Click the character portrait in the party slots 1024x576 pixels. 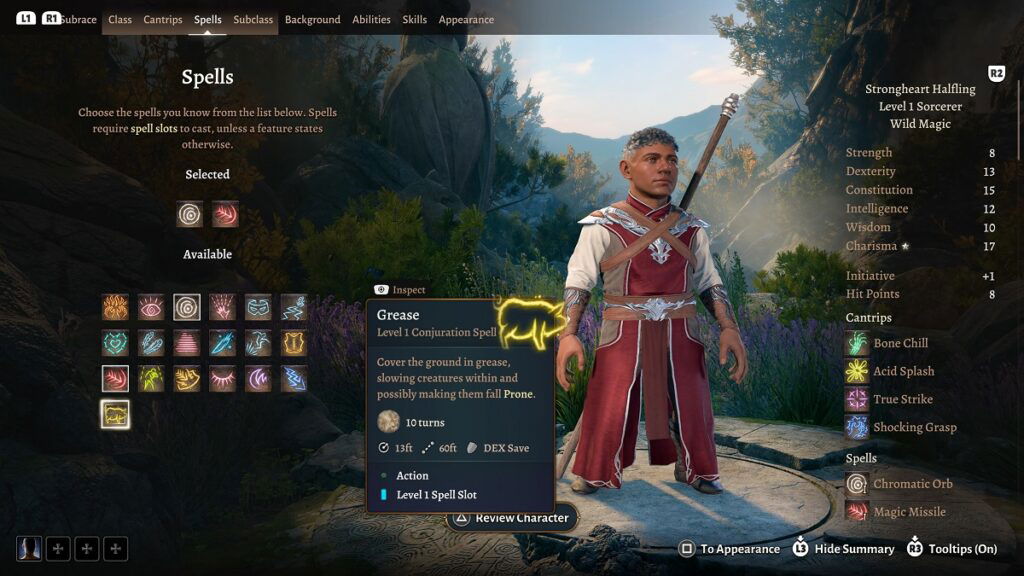(x=30, y=548)
